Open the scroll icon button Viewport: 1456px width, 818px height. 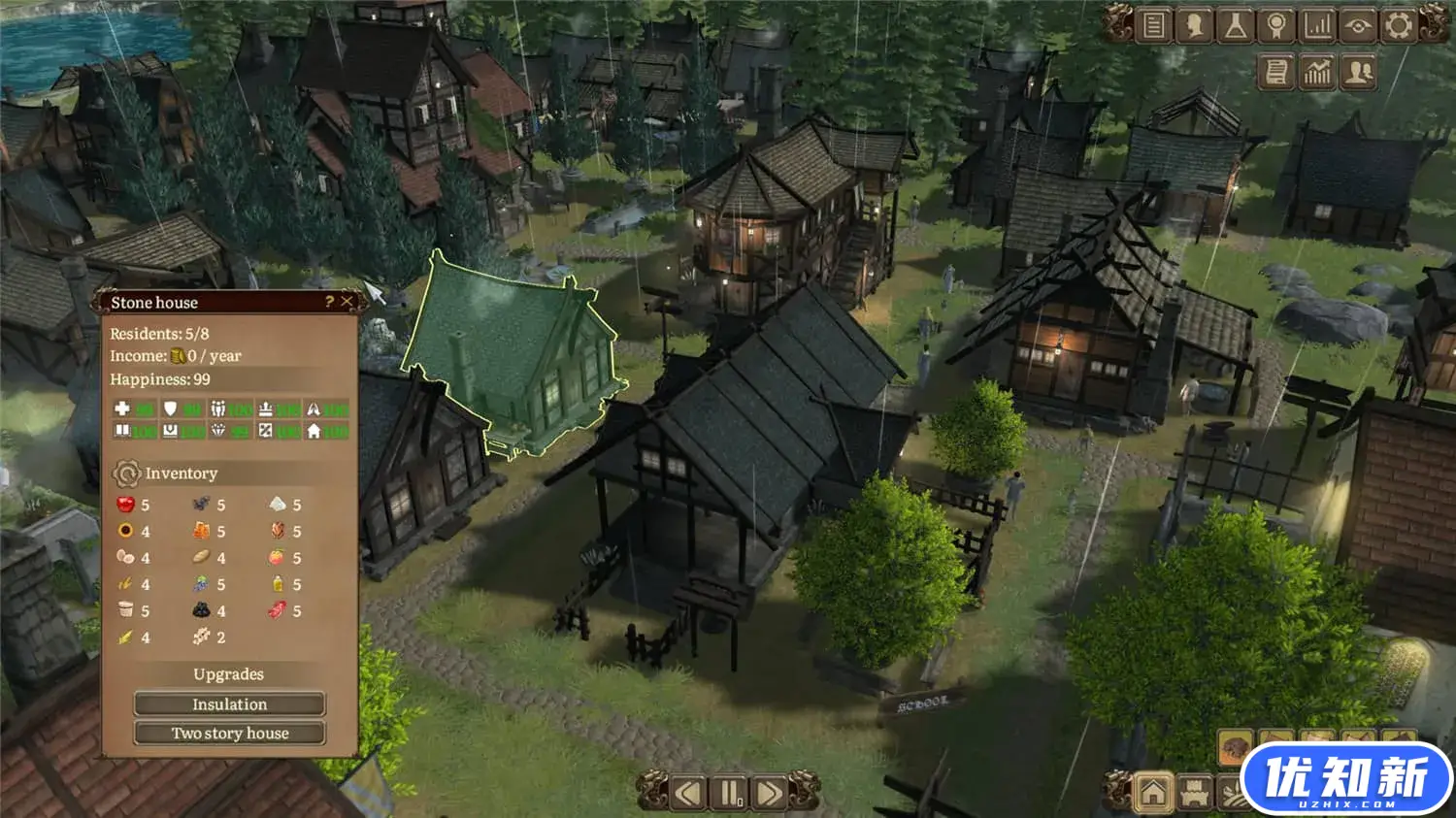1276,72
